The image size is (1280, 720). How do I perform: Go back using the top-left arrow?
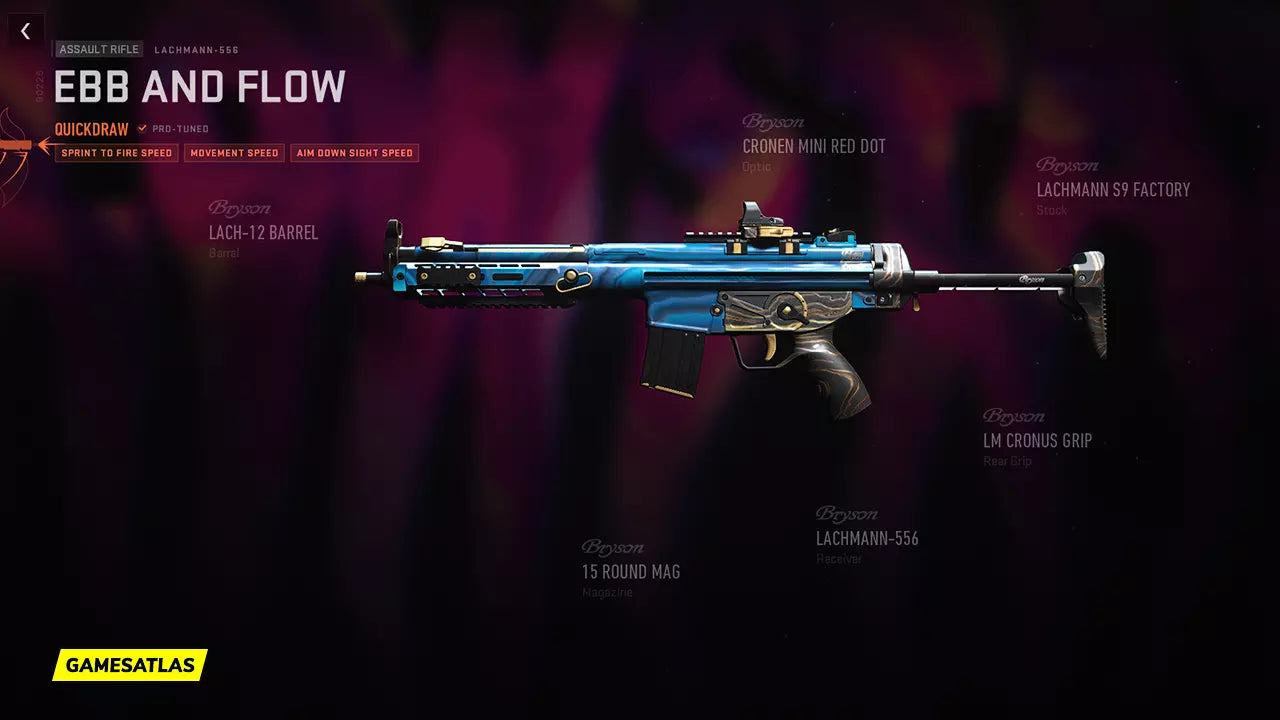(x=26, y=31)
